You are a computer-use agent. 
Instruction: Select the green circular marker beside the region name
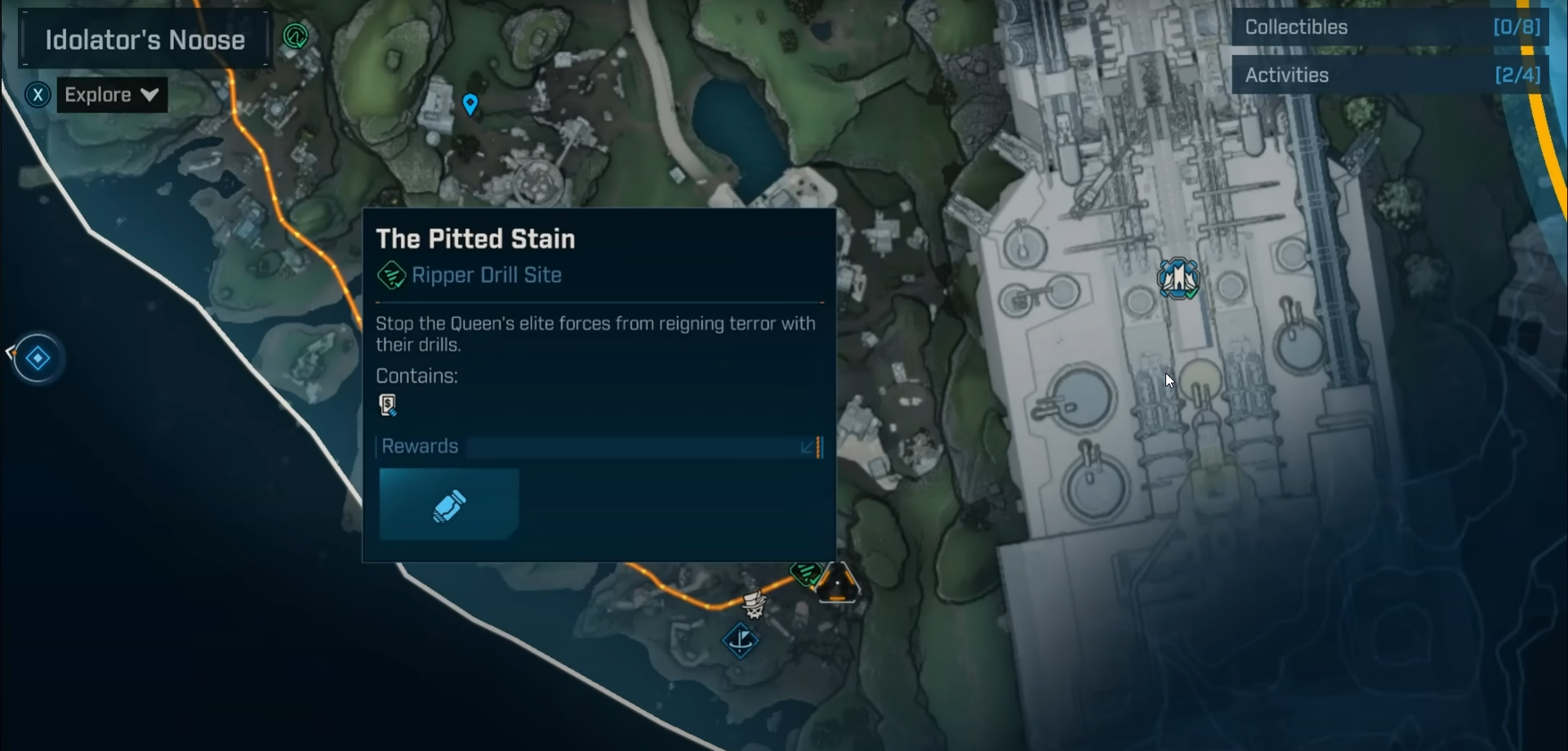pos(295,36)
